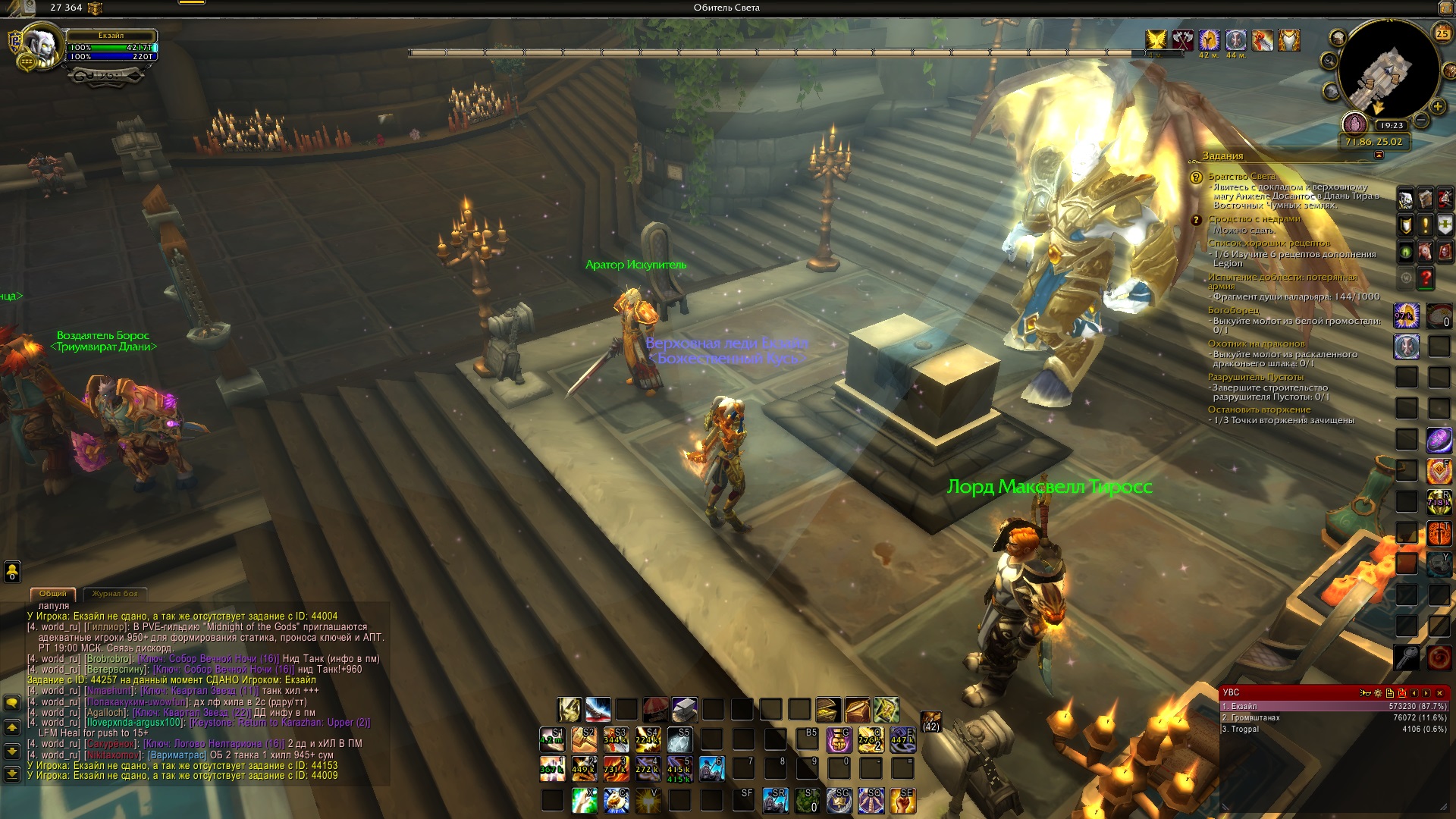The width and height of the screenshot is (1456, 819).
Task: Close the УВС damage meter window
Action: tap(1439, 693)
